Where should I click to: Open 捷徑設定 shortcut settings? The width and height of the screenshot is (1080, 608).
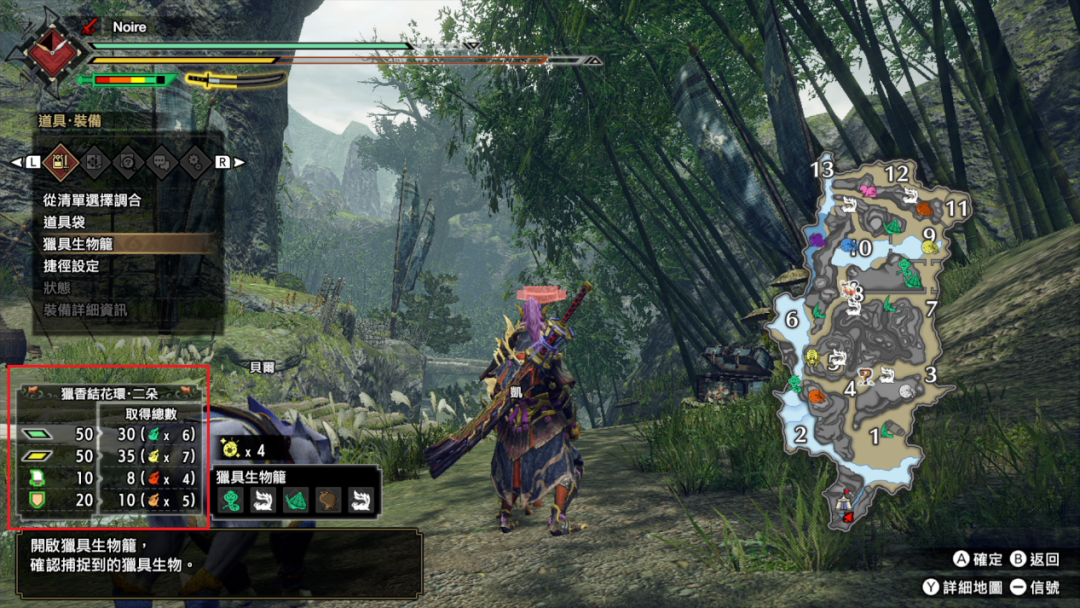pyautogui.click(x=71, y=266)
